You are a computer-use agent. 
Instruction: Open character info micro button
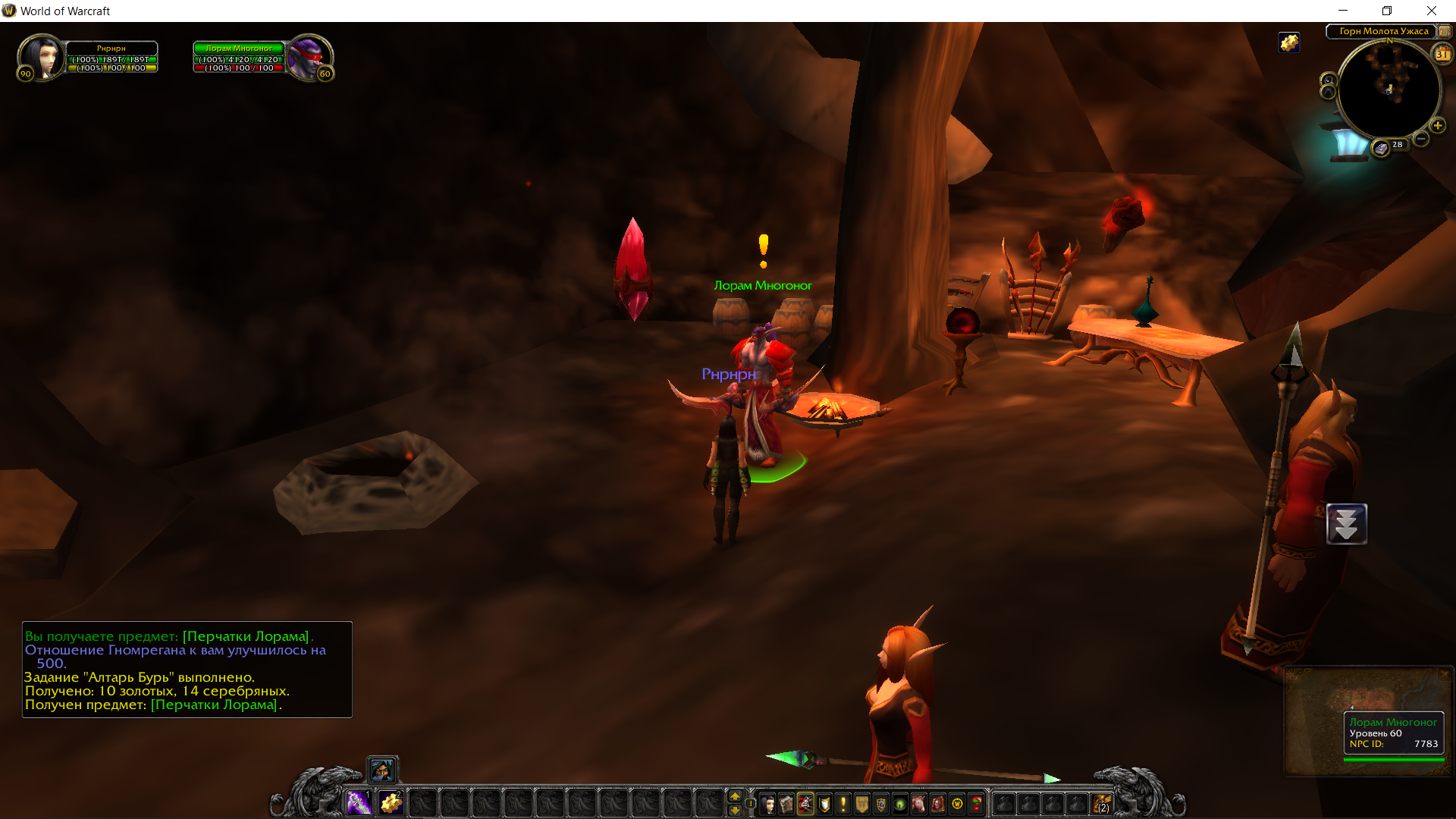[x=767, y=803]
